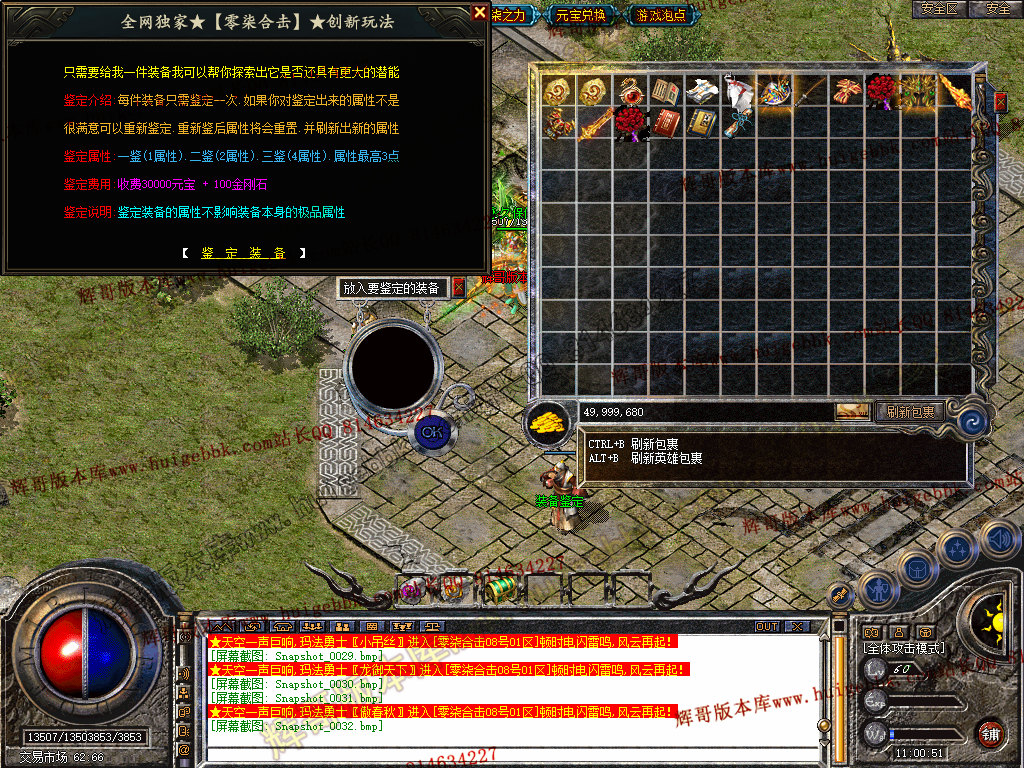Open the skills button with sparkle stars
The image size is (1024, 768).
[x=956, y=548]
